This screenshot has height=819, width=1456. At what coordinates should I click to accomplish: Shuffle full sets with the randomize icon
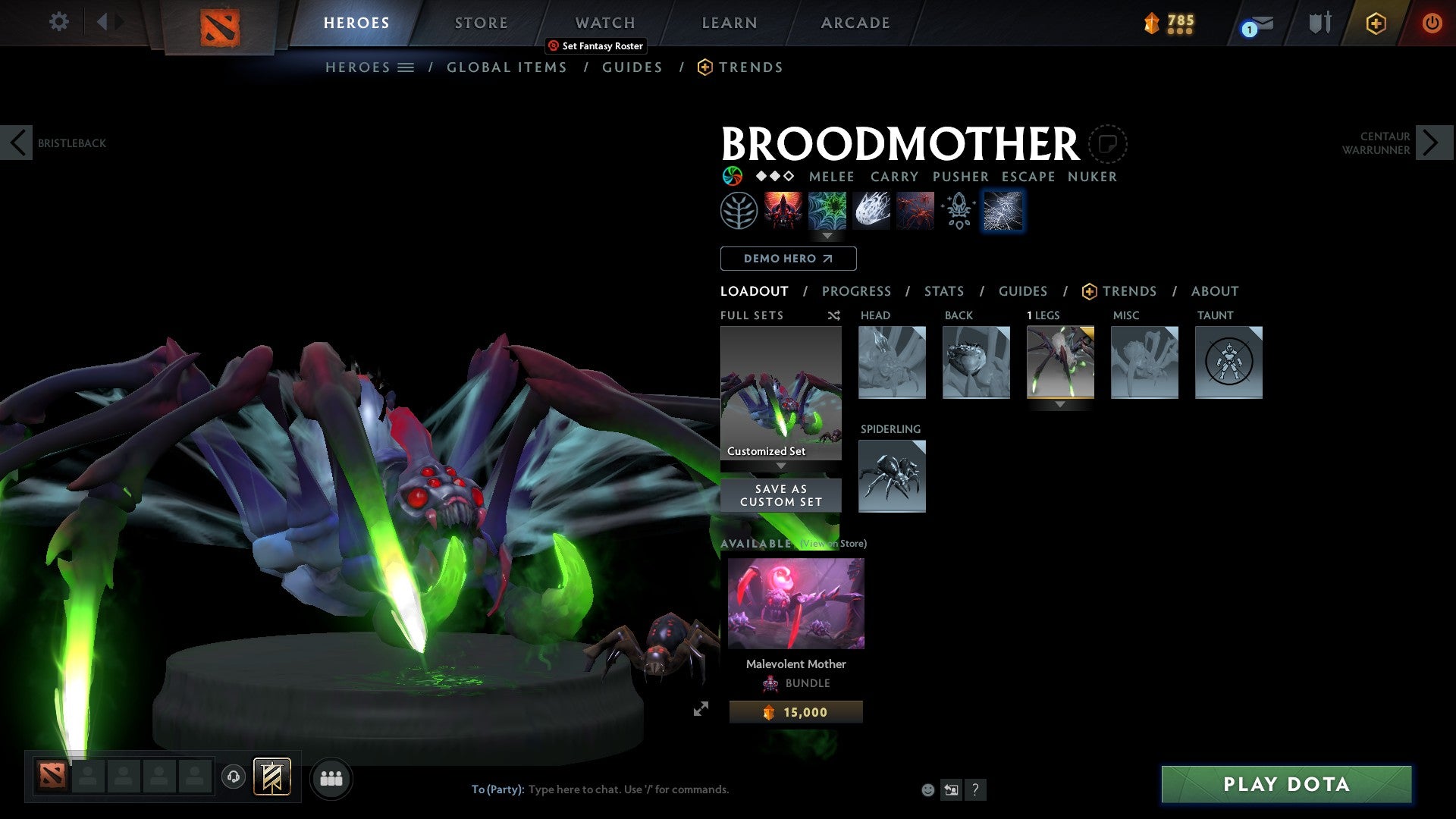[x=833, y=315]
